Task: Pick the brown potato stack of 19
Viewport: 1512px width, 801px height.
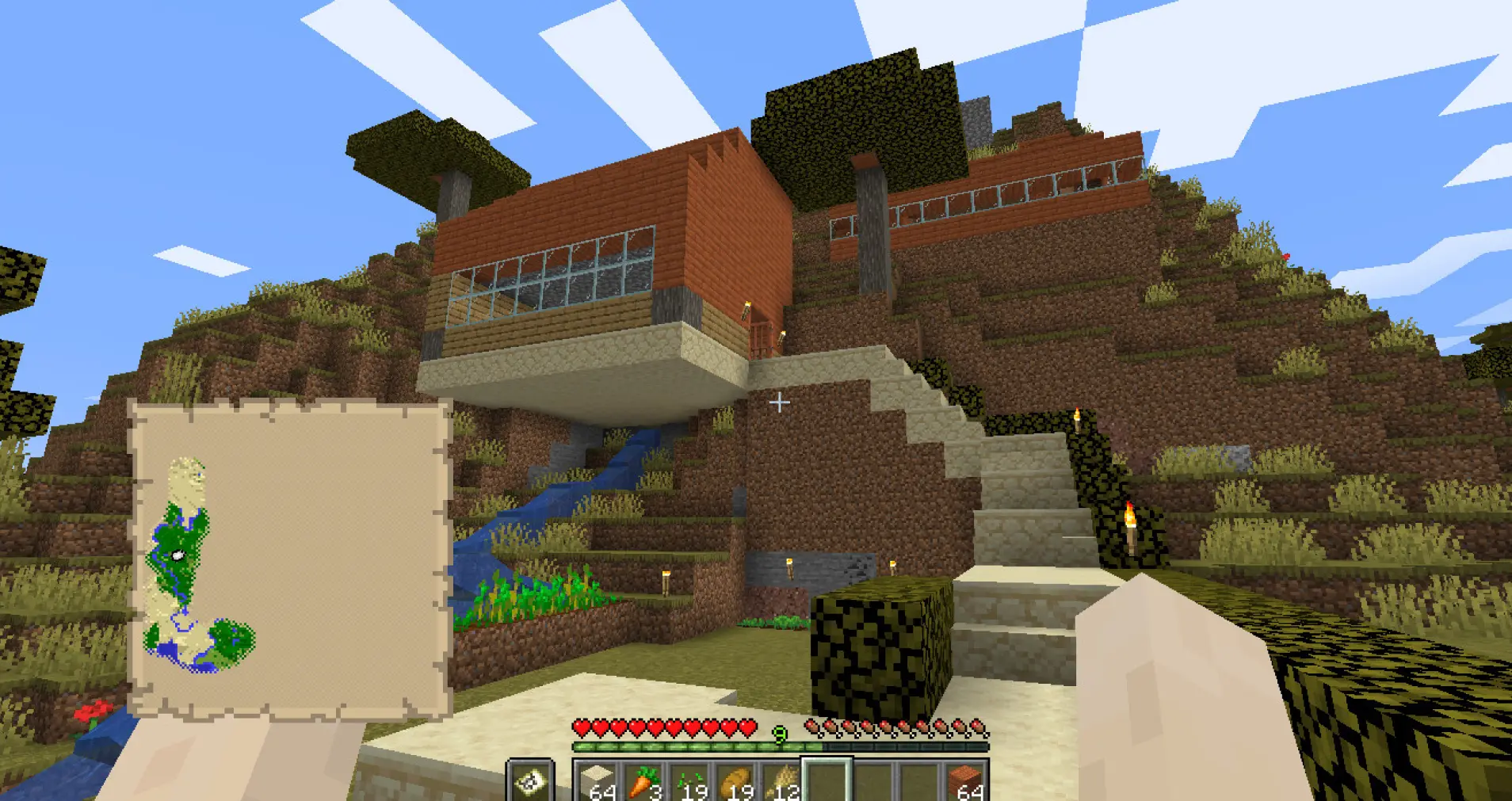Action: tap(736, 781)
